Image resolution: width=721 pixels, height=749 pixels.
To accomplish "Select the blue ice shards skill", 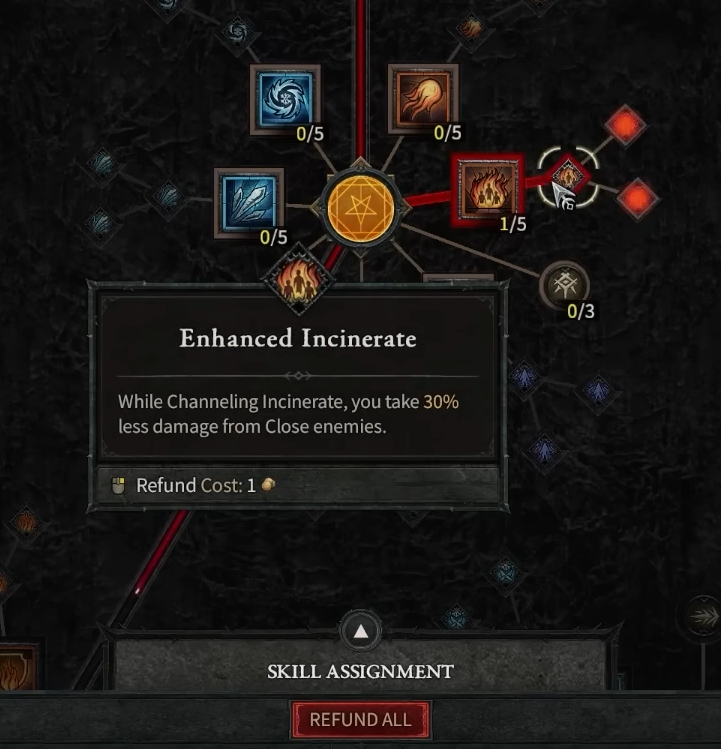I will (x=249, y=203).
